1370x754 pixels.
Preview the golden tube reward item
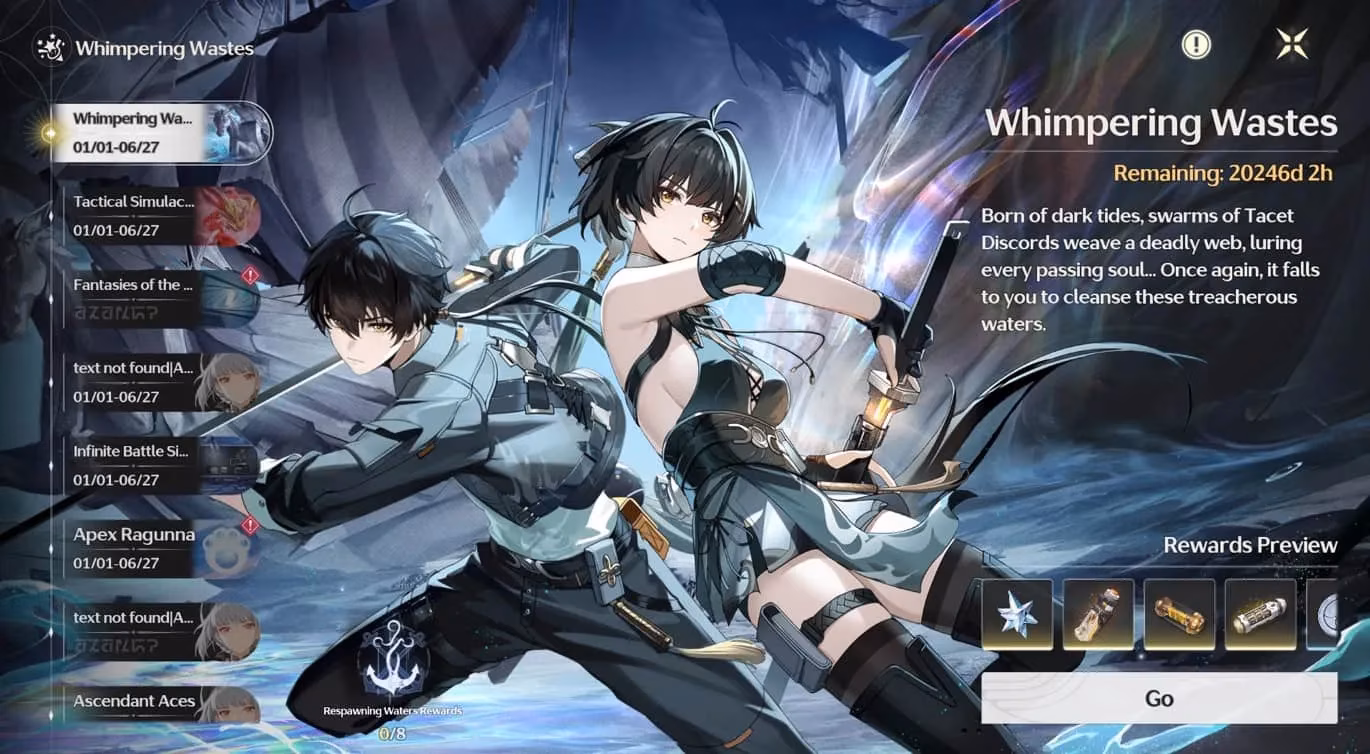point(1179,614)
